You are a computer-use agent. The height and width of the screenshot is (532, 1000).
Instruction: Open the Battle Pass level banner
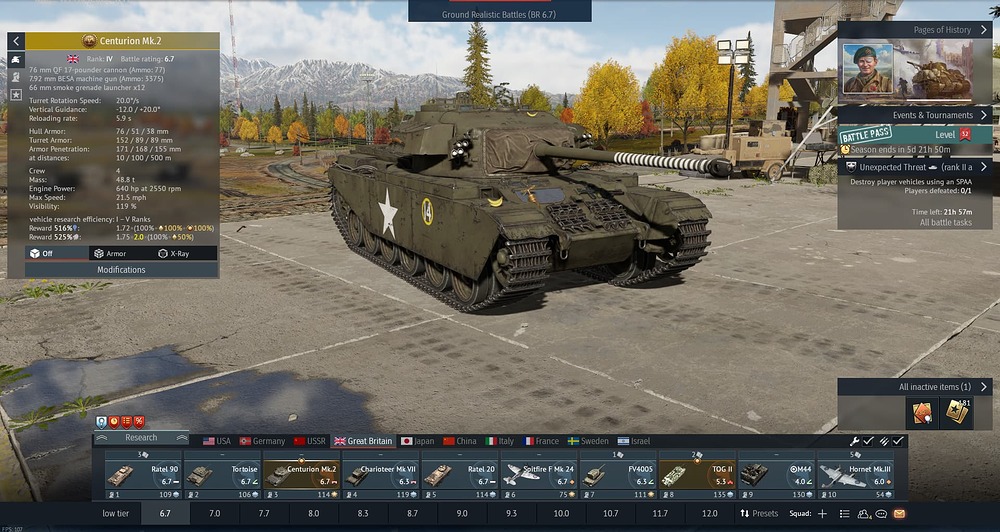coord(914,134)
